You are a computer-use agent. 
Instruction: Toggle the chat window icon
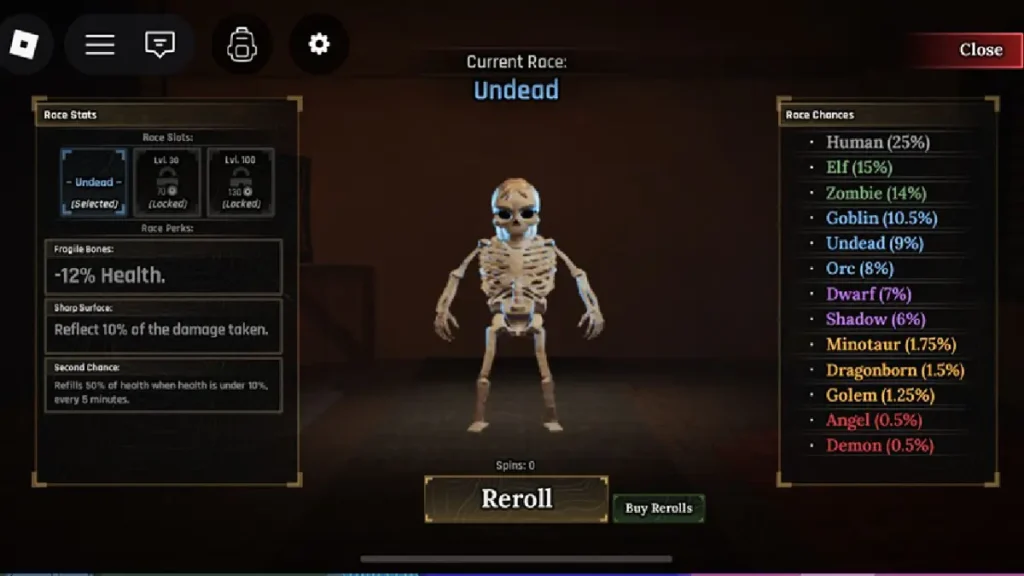[160, 44]
